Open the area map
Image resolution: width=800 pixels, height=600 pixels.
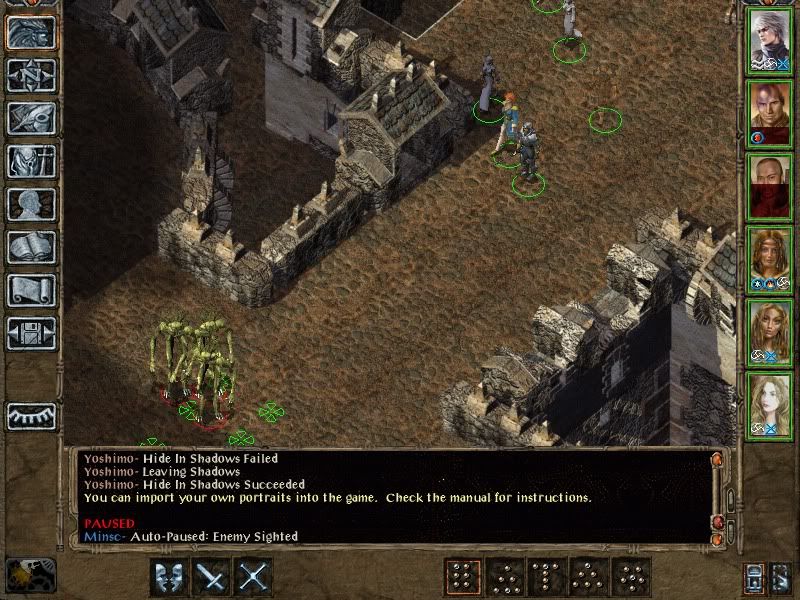click(30, 75)
